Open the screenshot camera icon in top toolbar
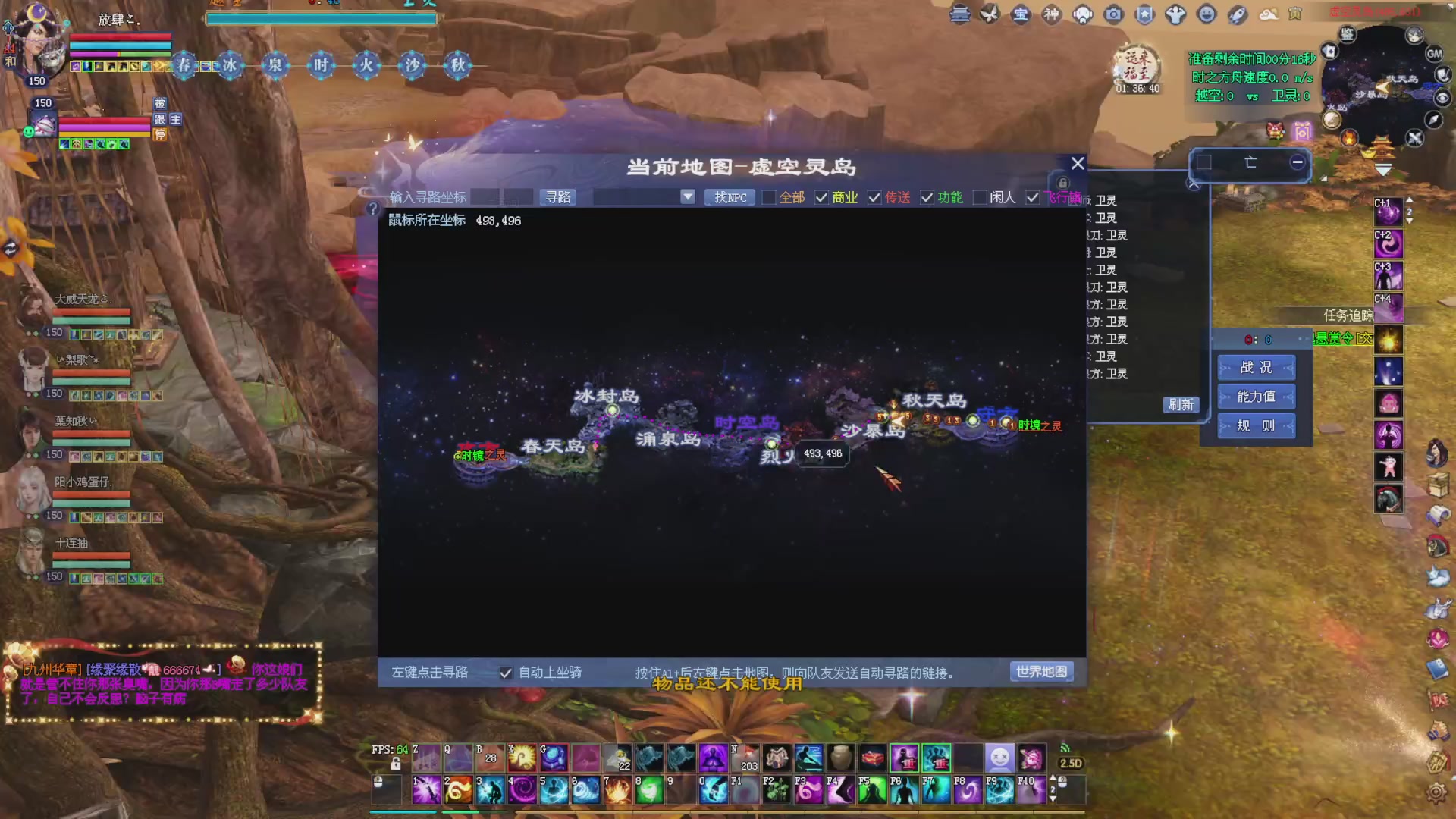 point(1113,14)
